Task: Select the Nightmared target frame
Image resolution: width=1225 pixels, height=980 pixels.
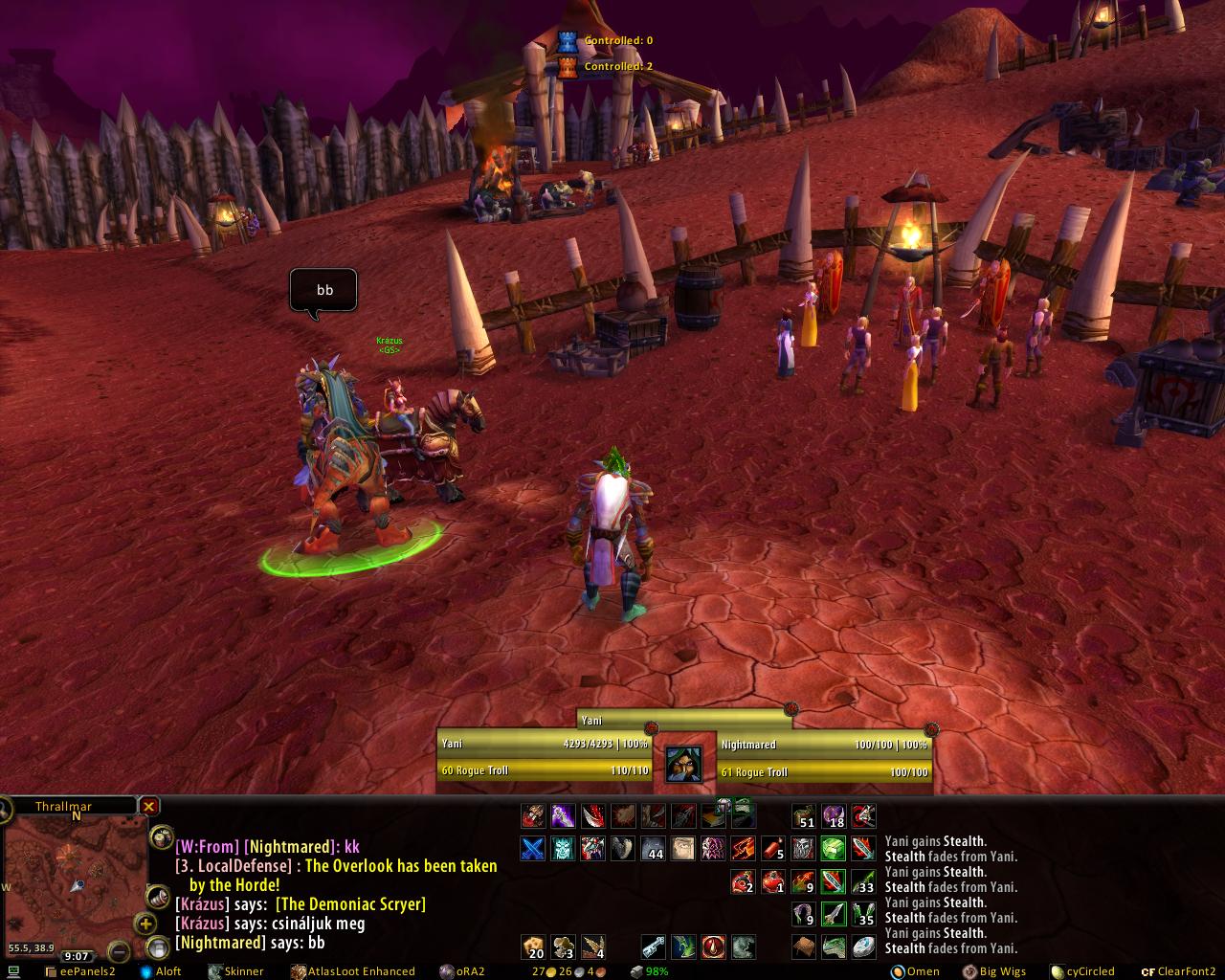Action: (825, 758)
